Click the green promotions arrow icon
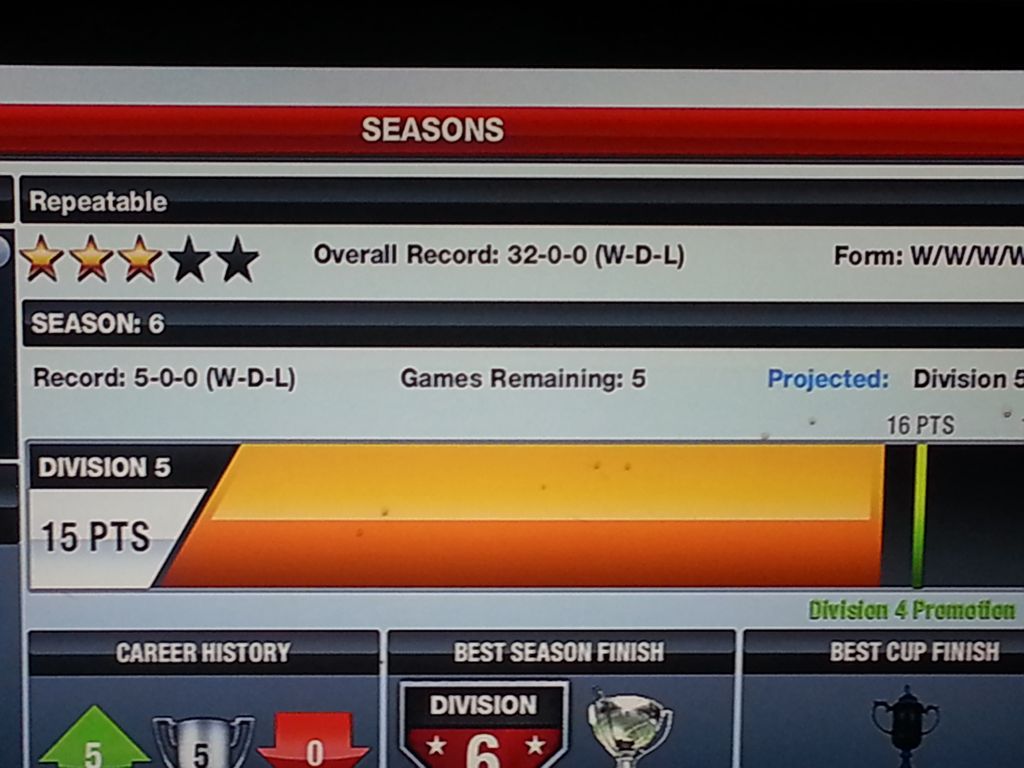 pyautogui.click(x=92, y=741)
